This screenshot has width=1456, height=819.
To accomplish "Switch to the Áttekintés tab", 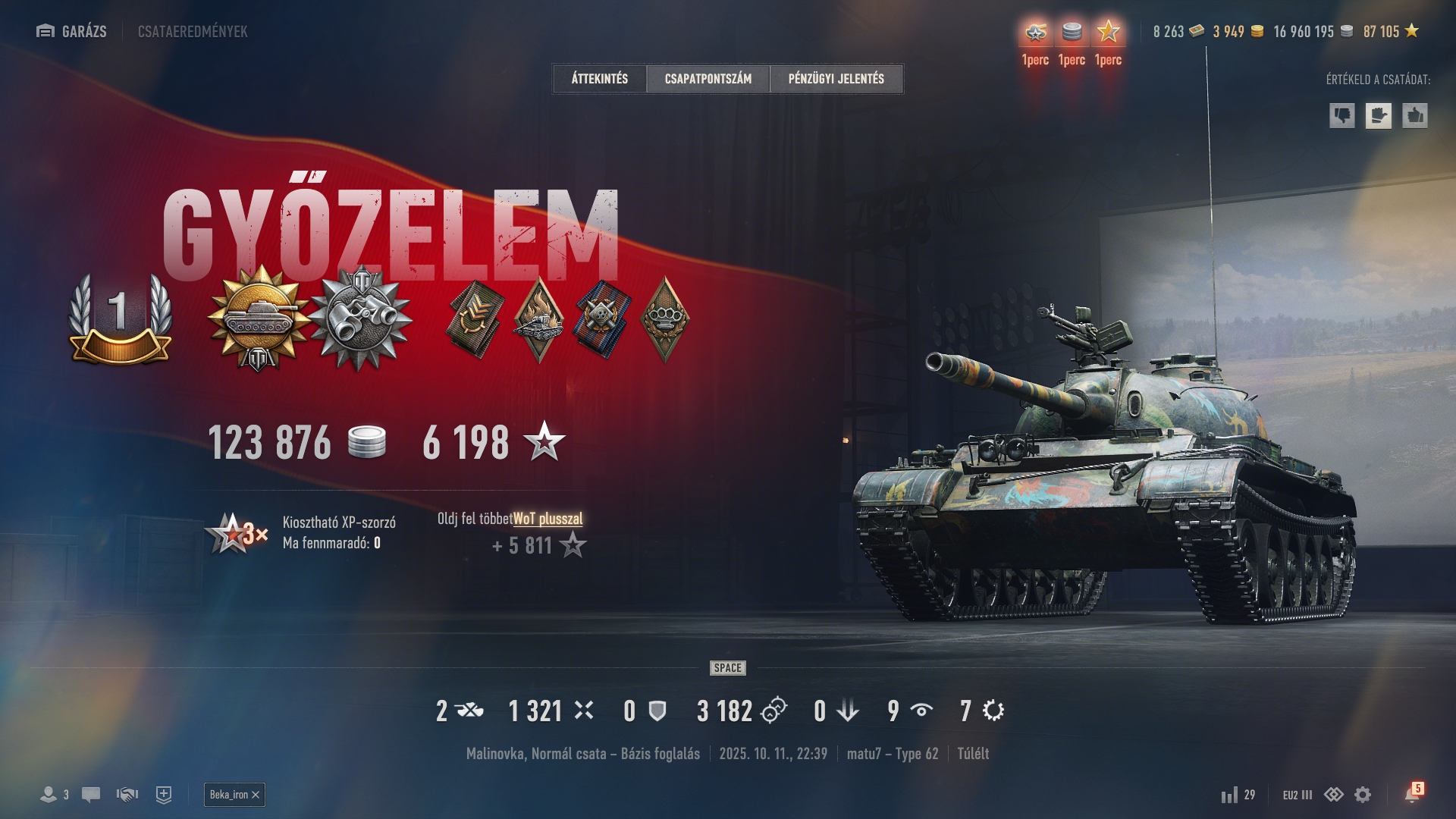I will pos(599,79).
